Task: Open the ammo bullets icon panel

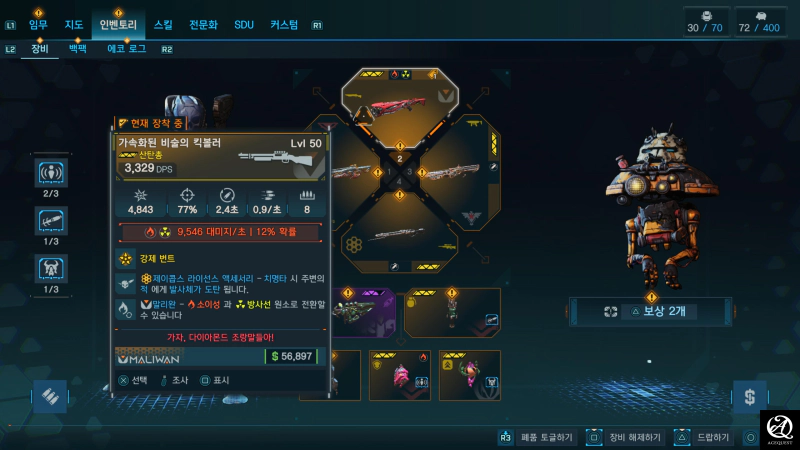Action: tap(47, 398)
